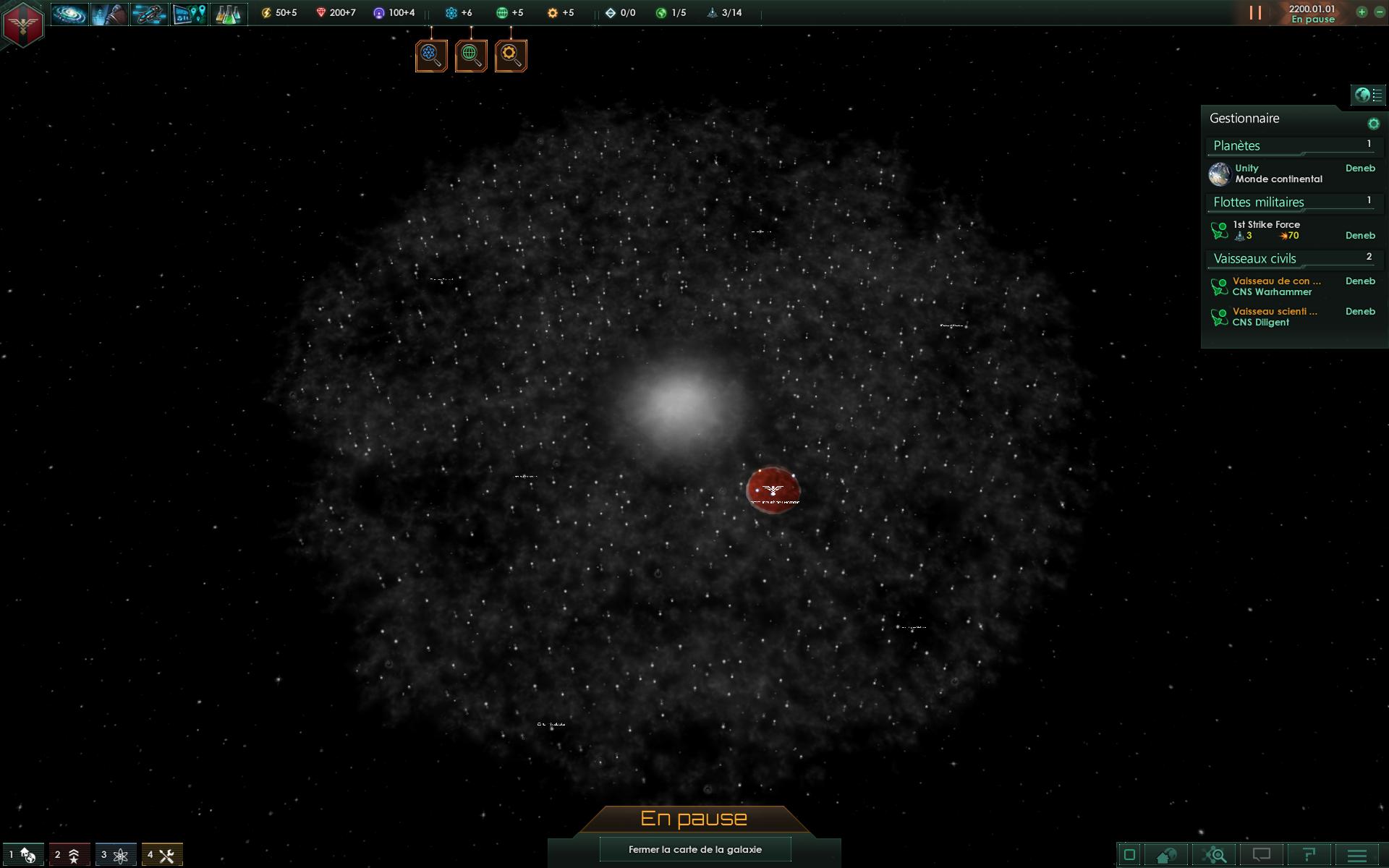Open the empire emblem government panel
1389x868 pixels.
click(23, 24)
